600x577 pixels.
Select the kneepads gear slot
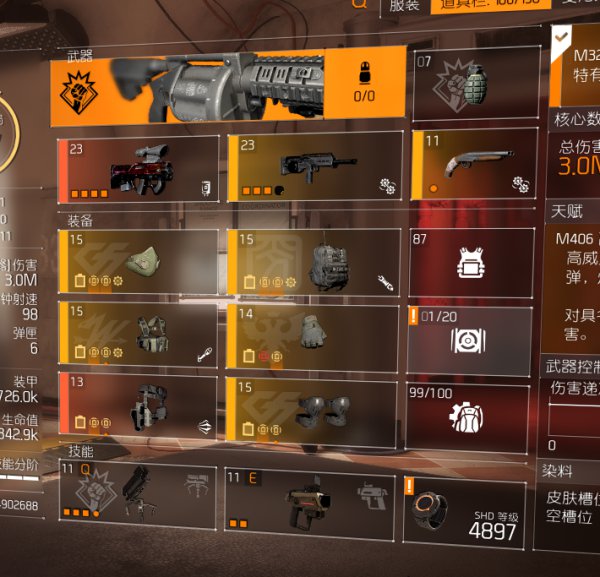[313, 406]
